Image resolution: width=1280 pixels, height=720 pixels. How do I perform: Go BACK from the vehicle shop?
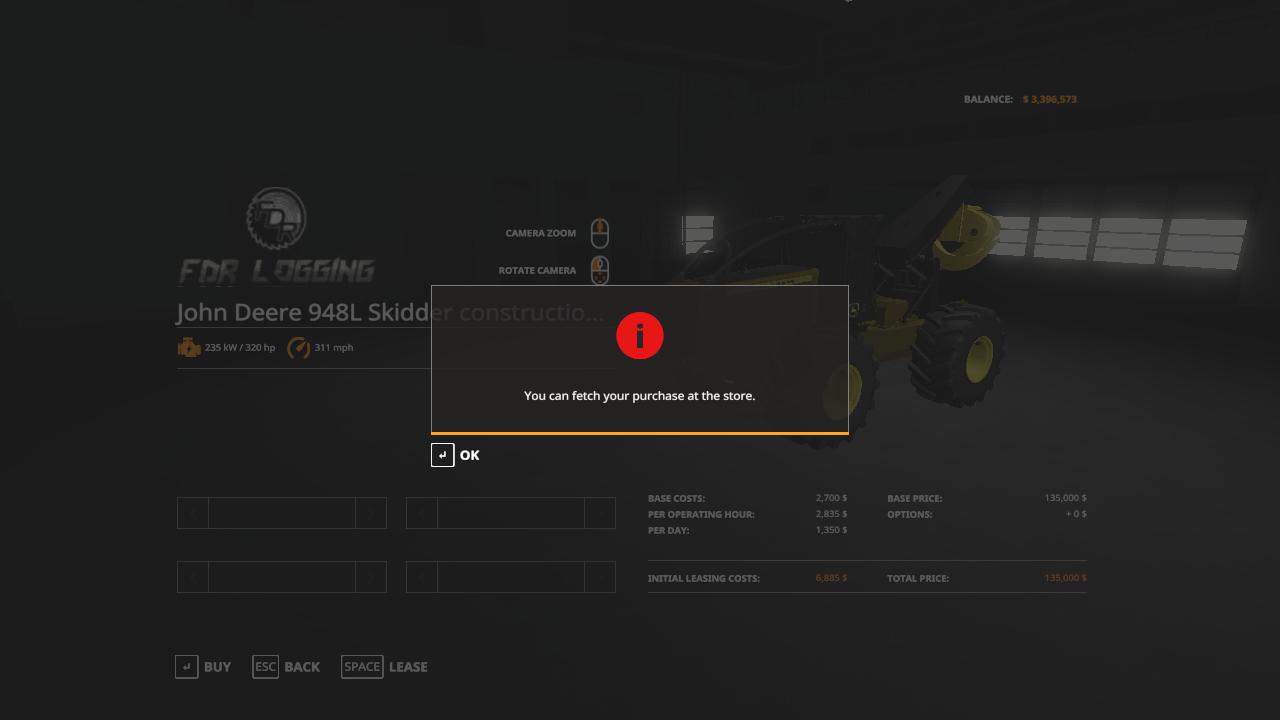tap(287, 667)
